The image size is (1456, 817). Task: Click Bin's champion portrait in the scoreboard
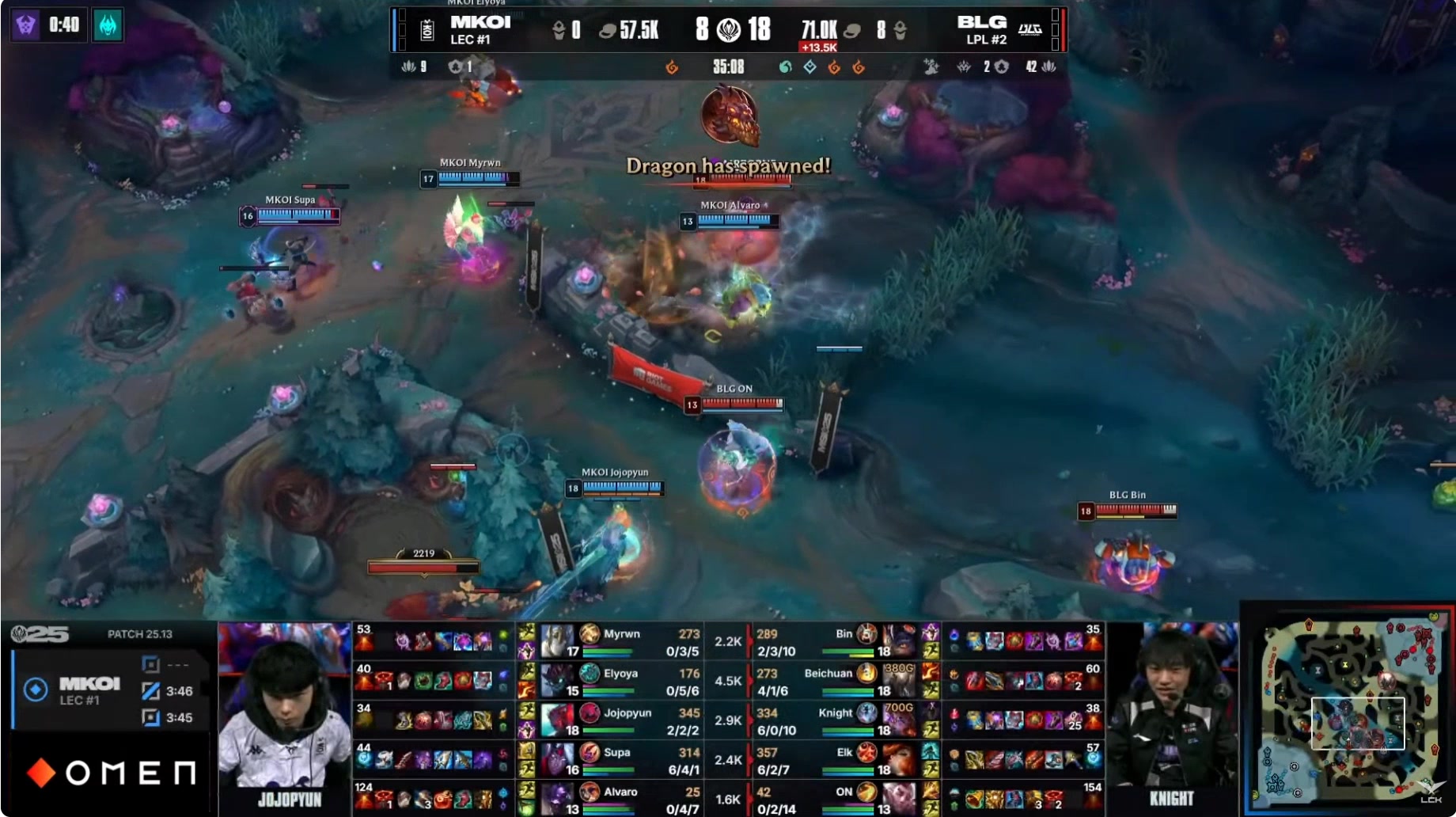897,640
